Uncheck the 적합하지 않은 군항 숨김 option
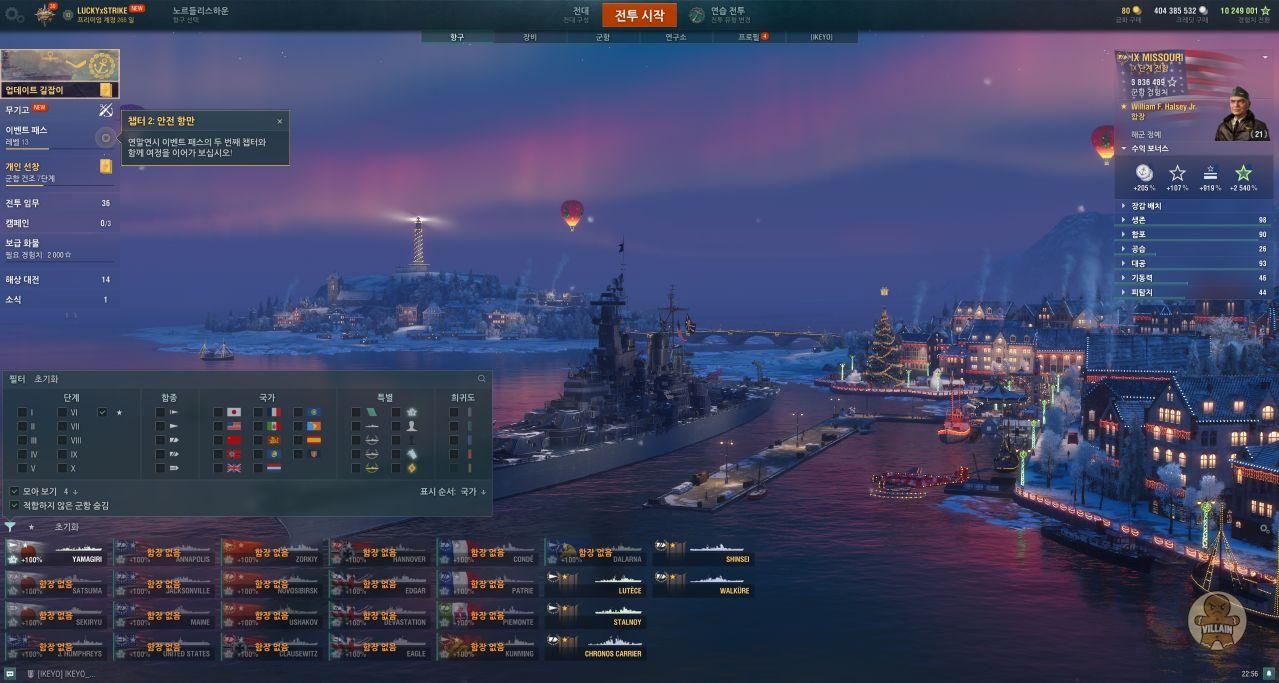 [14, 505]
